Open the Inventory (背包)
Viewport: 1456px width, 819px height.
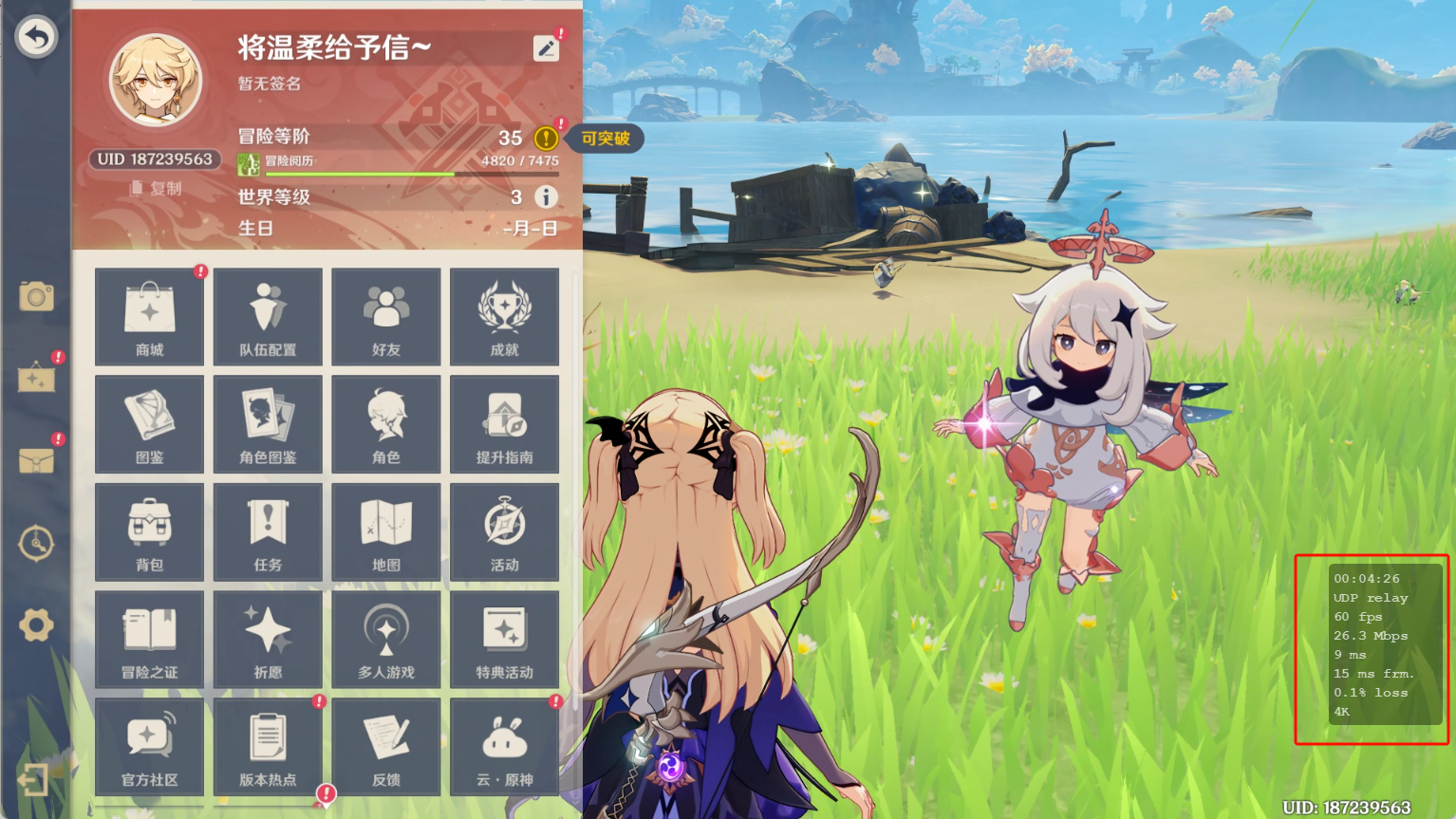click(x=149, y=531)
